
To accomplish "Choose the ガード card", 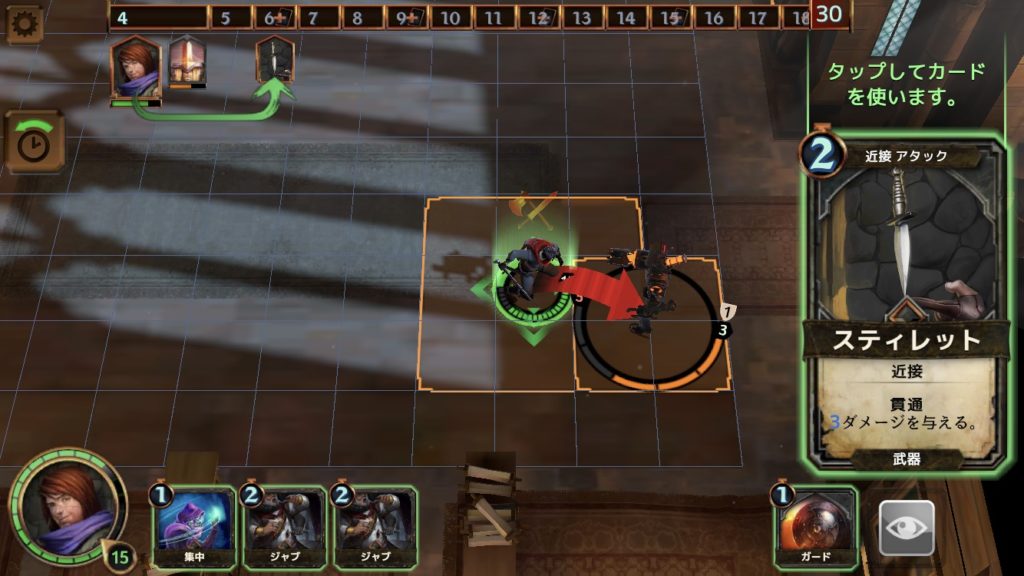I will click(816, 525).
